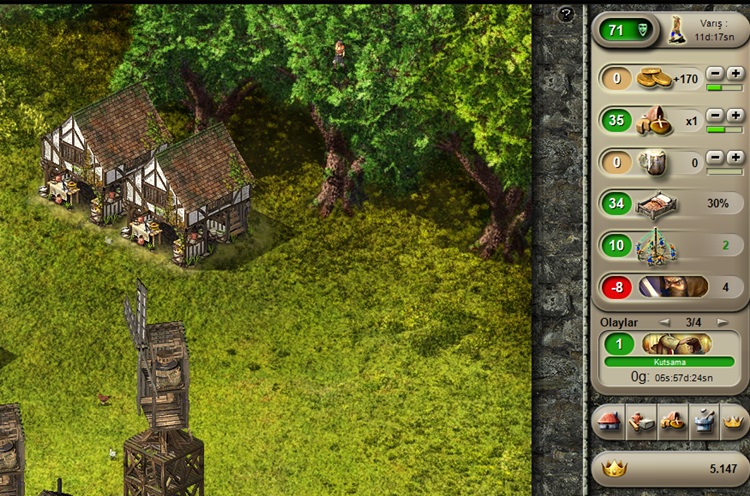
Task: Click the ale mug icon
Action: (654, 162)
